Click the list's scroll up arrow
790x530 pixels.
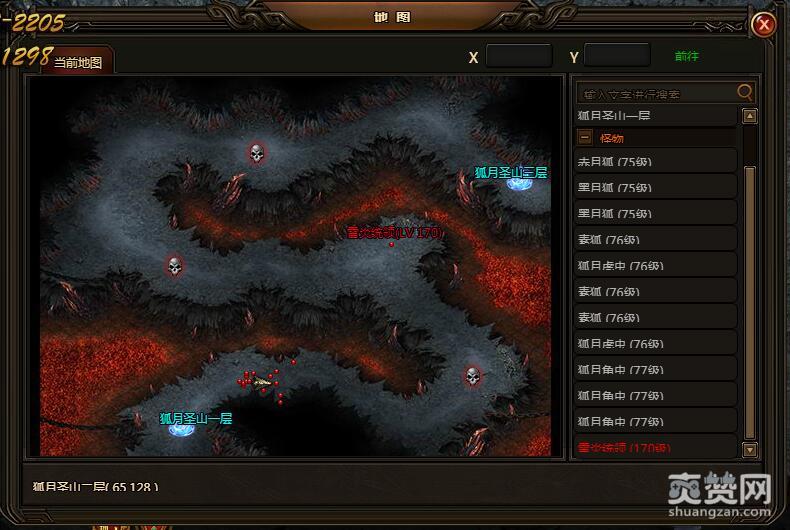750,116
